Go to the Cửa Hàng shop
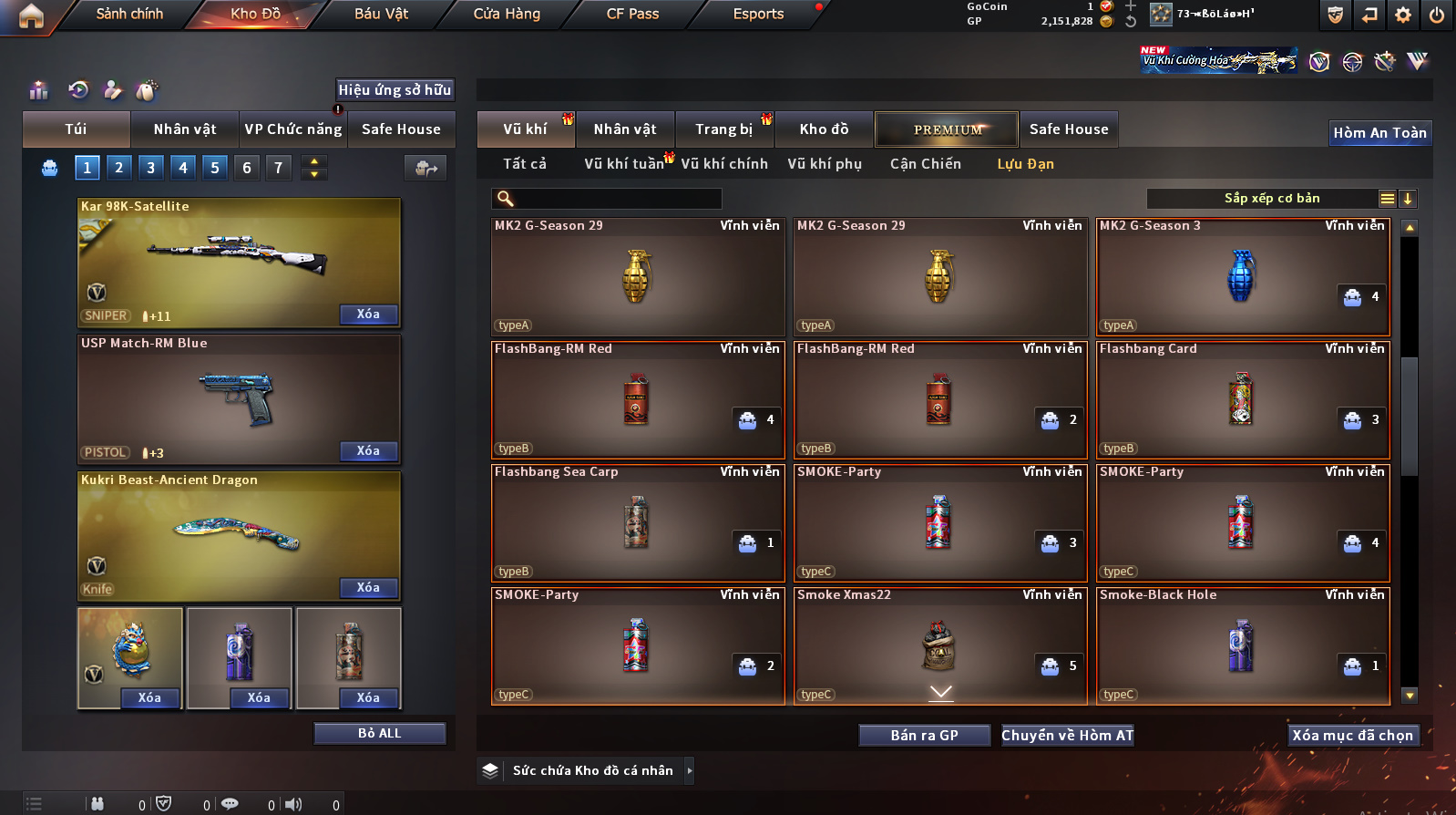The width and height of the screenshot is (1456, 815). coord(507,14)
